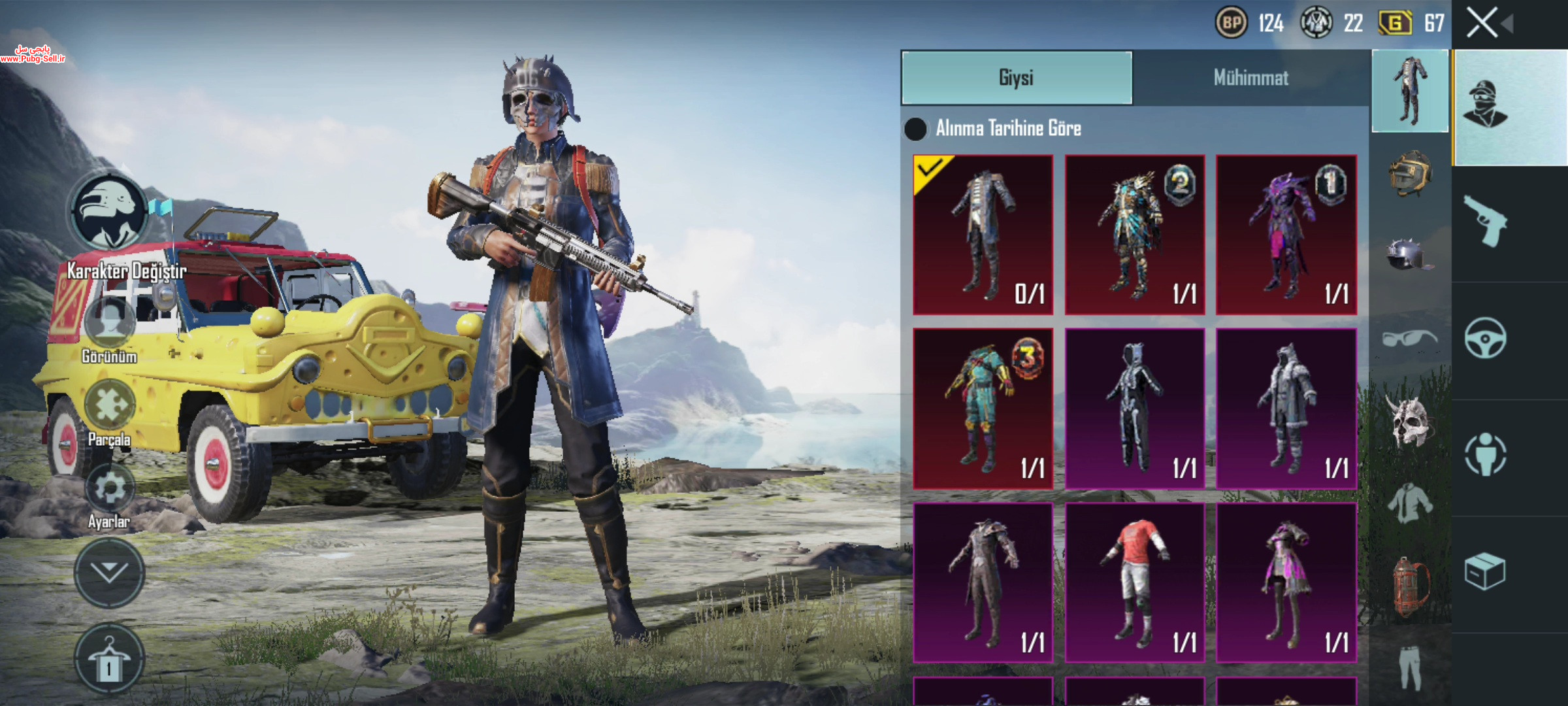
Task: Pick the red shirt and white shorts outfit
Action: pos(1135,583)
